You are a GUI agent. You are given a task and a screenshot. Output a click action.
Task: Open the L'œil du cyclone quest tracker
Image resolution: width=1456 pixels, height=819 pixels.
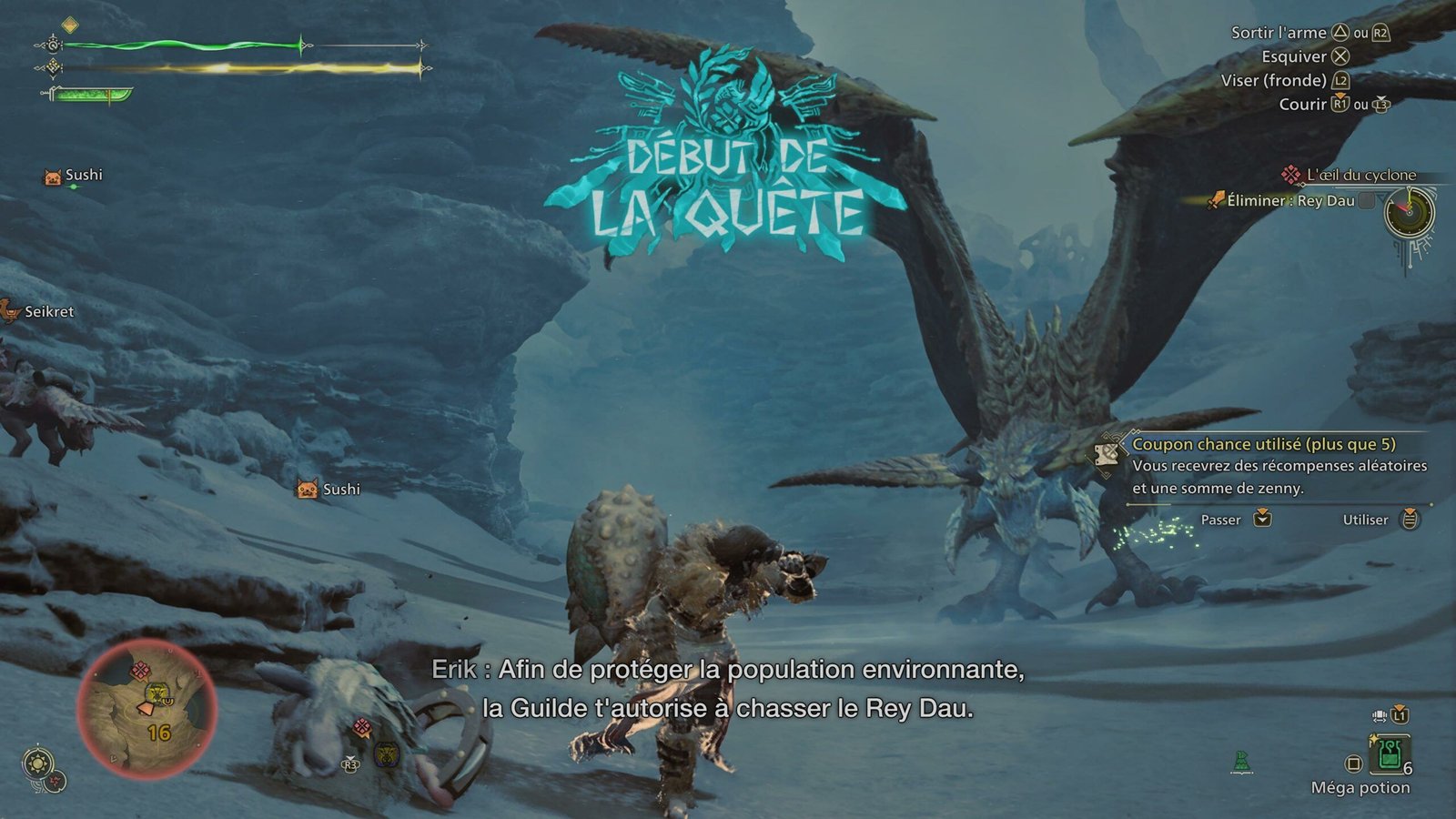coord(1360,175)
